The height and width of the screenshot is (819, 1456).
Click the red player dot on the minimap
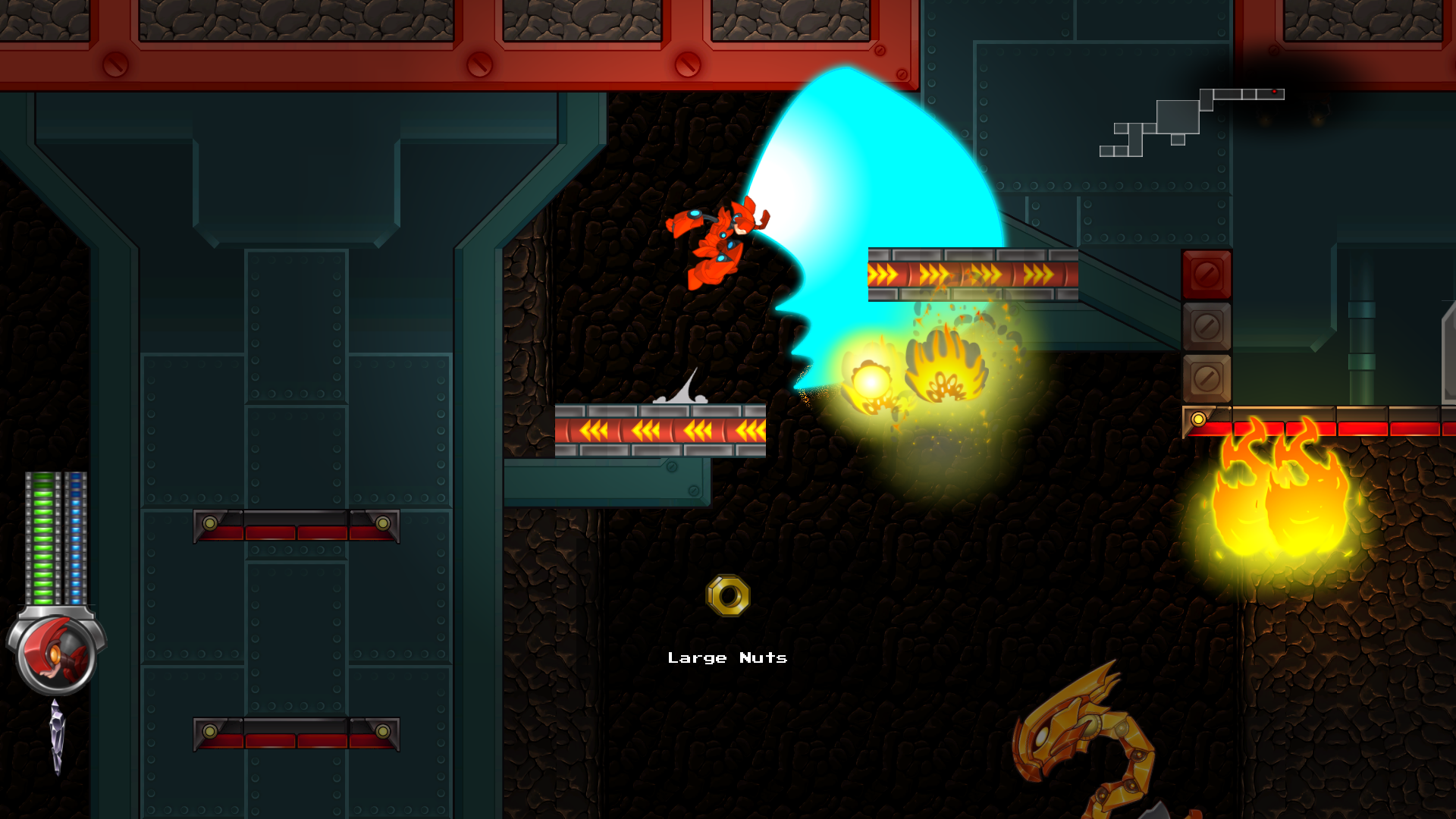click(1274, 92)
